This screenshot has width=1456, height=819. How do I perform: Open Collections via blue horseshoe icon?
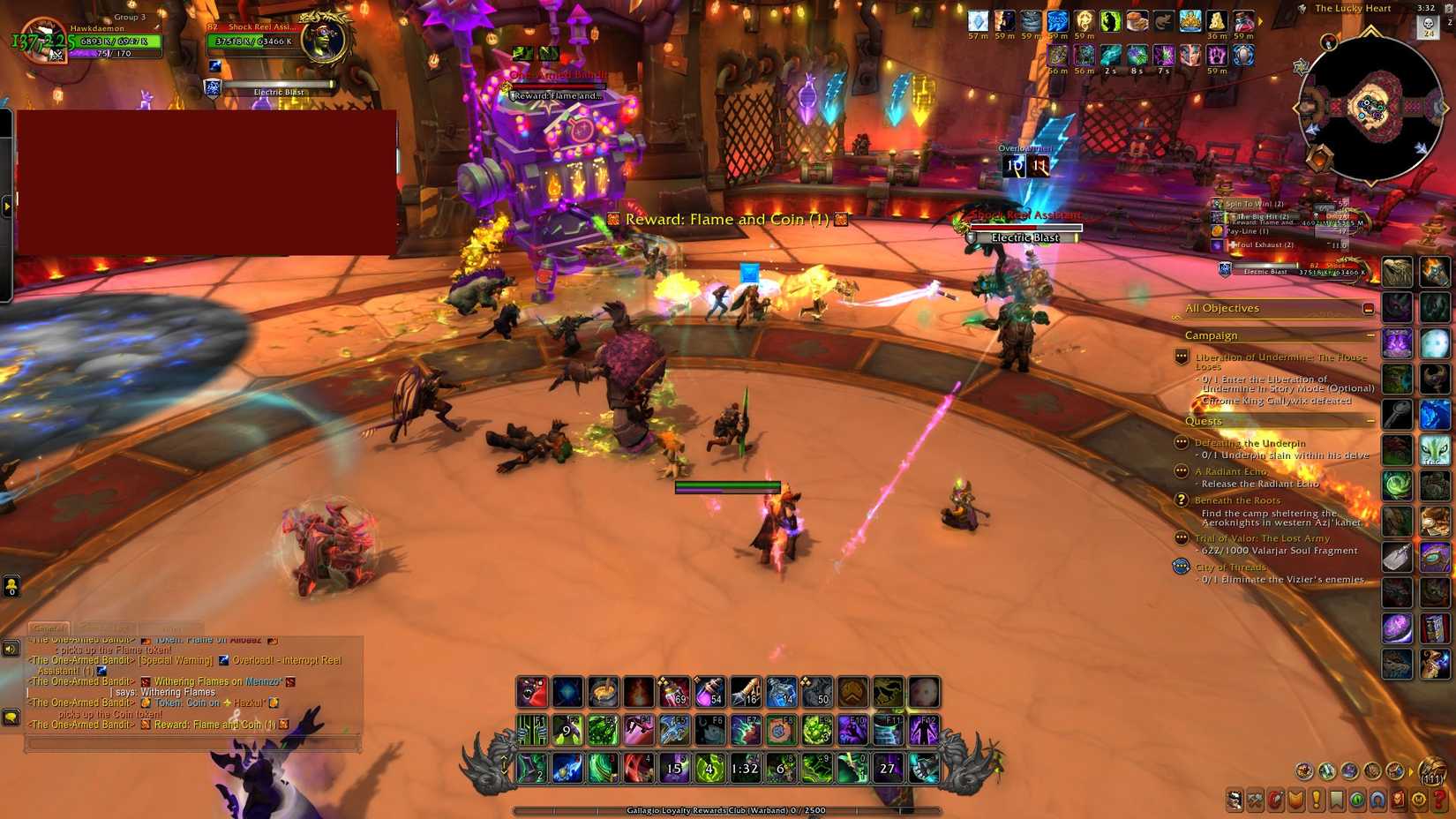coord(1377,799)
